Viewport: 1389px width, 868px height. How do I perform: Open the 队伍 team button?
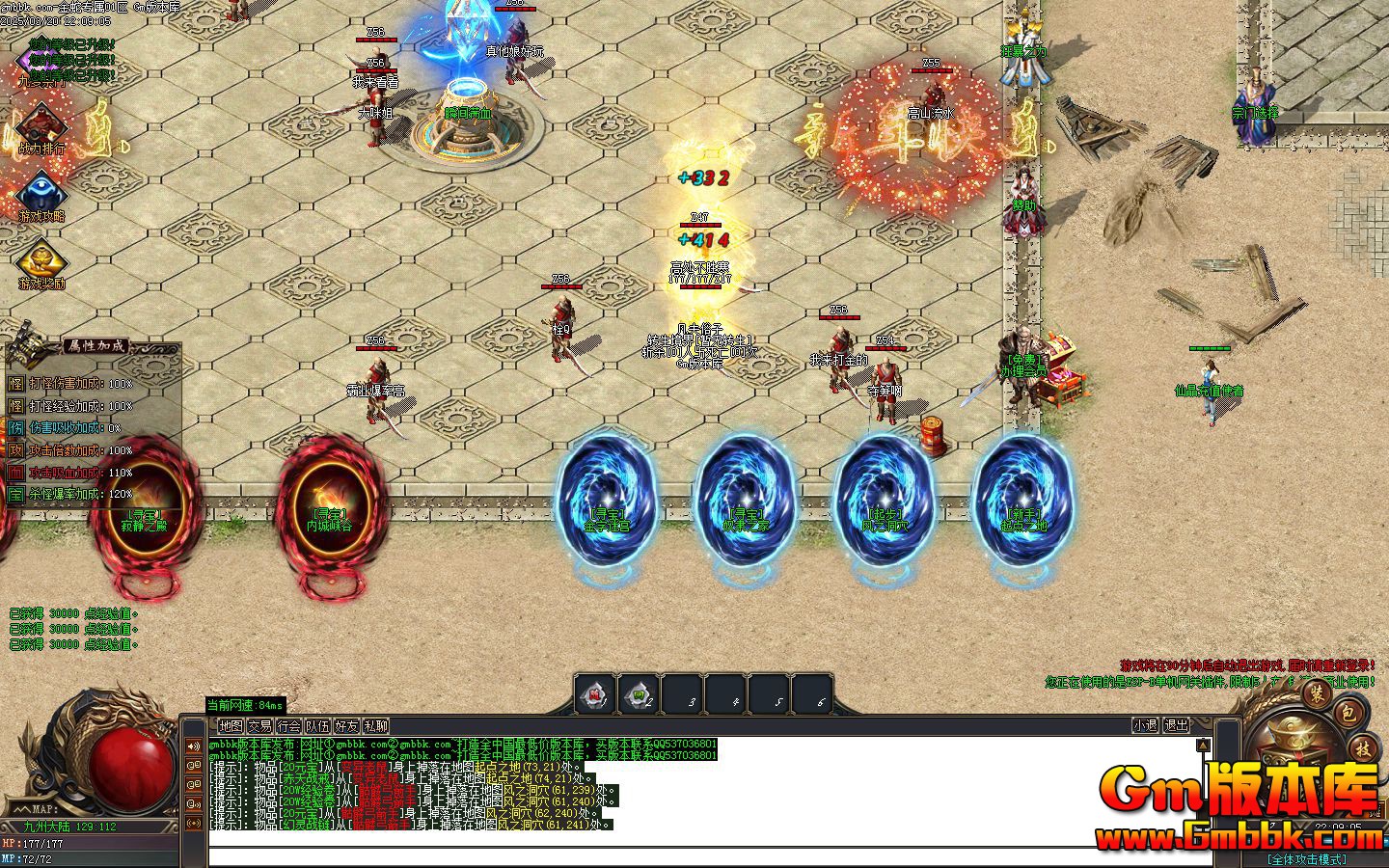[317, 726]
